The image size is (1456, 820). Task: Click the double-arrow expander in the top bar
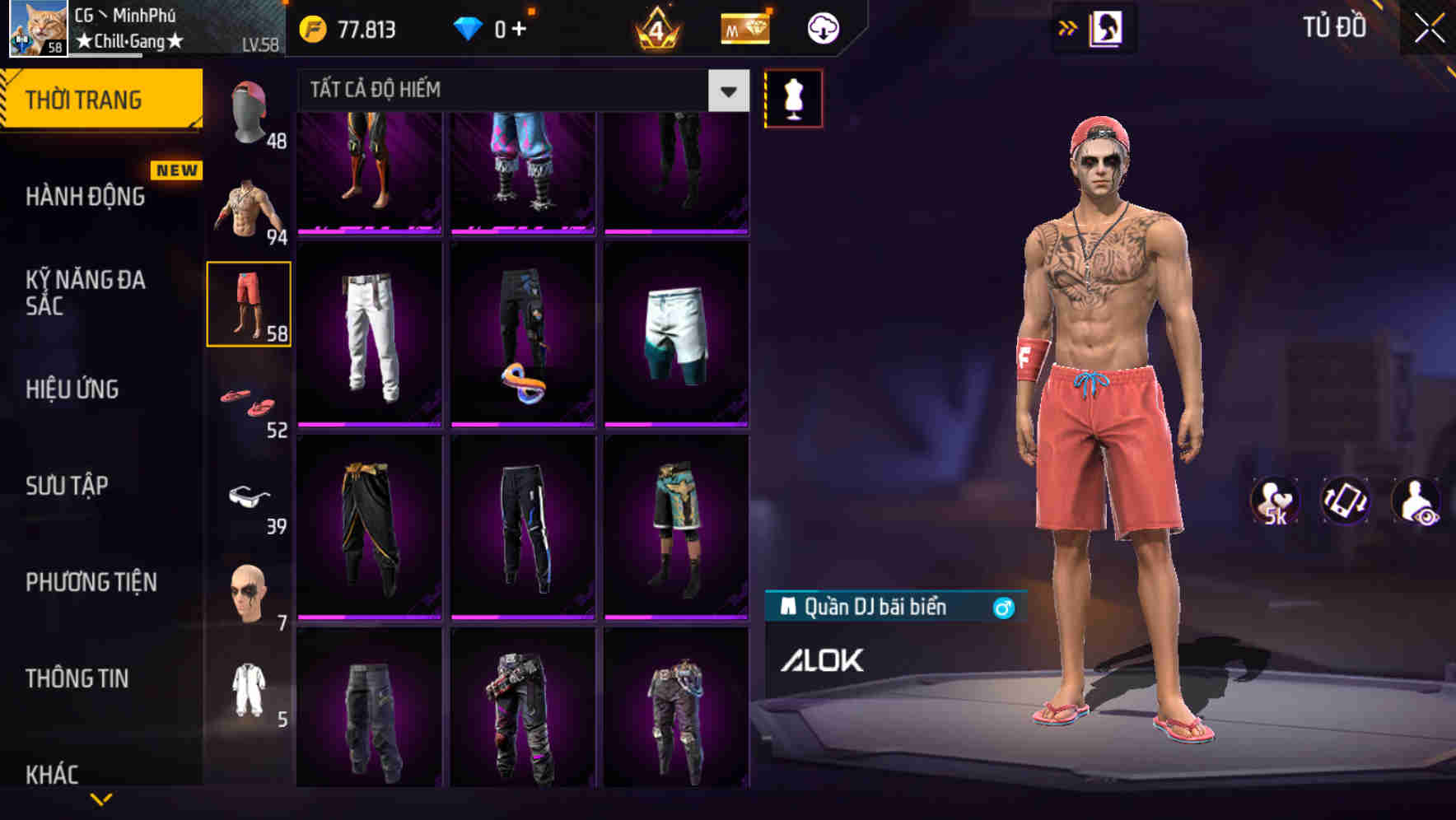pos(1068,27)
